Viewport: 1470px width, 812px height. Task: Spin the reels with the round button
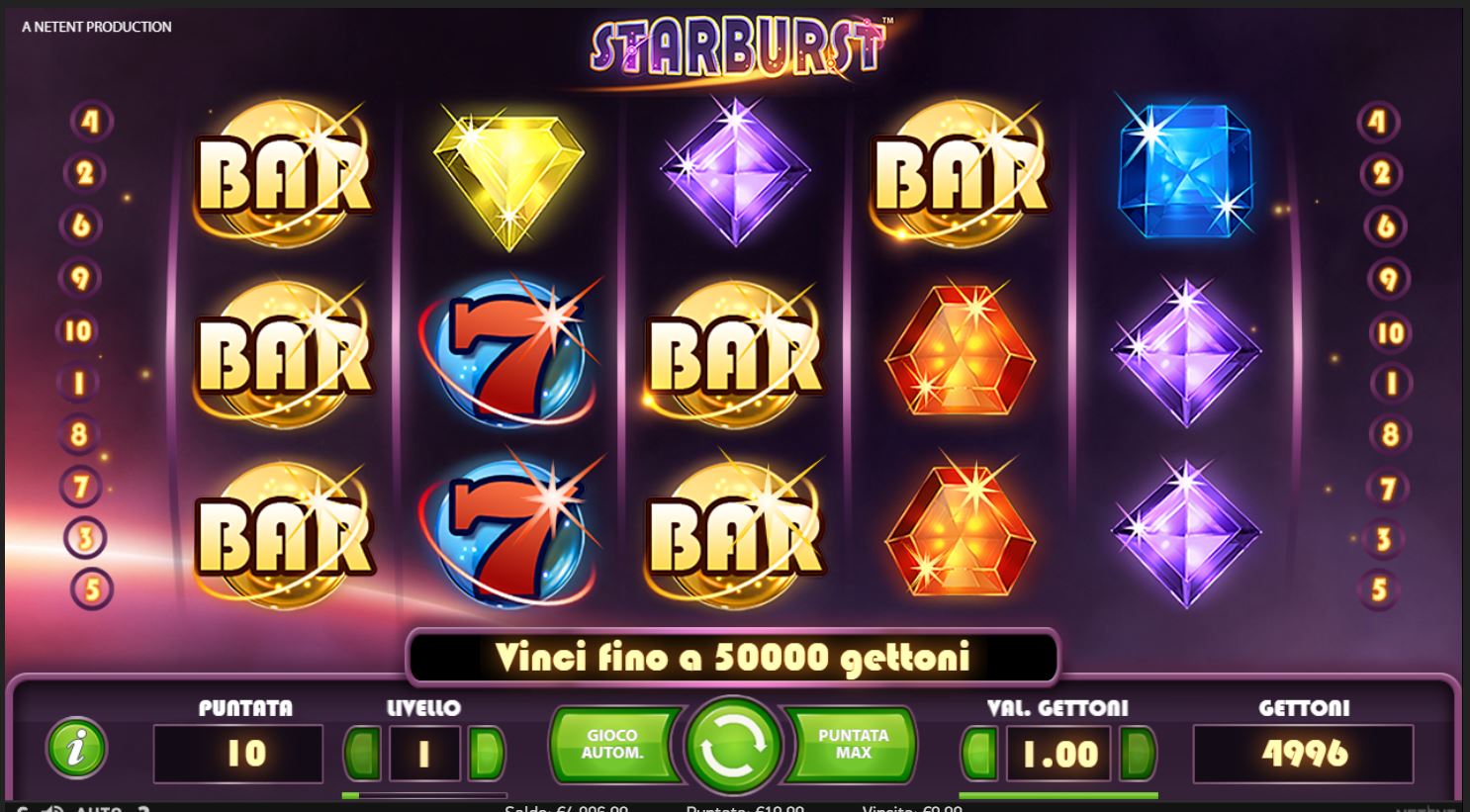coord(734,746)
